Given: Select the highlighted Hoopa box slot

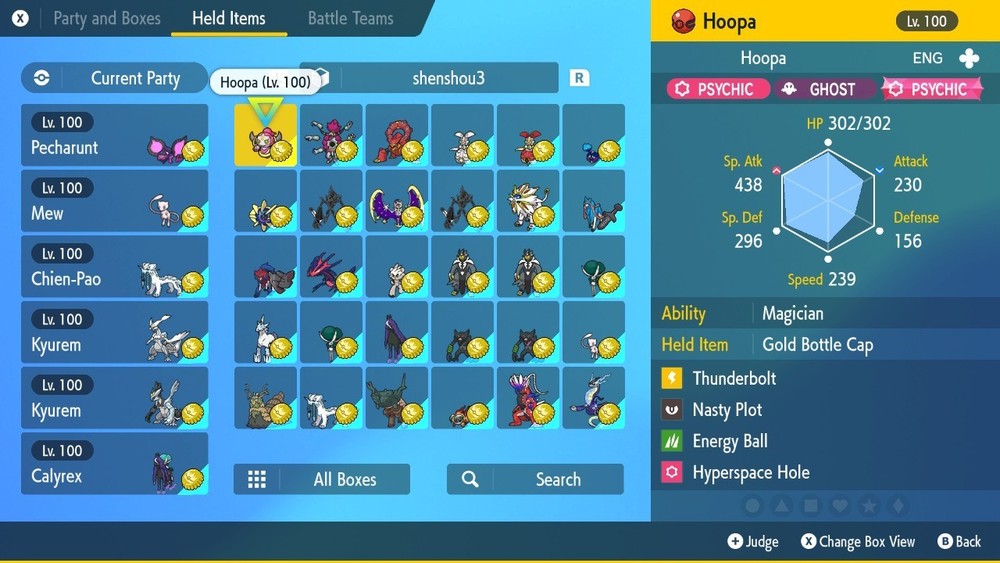Looking at the screenshot, I should pyautogui.click(x=266, y=136).
